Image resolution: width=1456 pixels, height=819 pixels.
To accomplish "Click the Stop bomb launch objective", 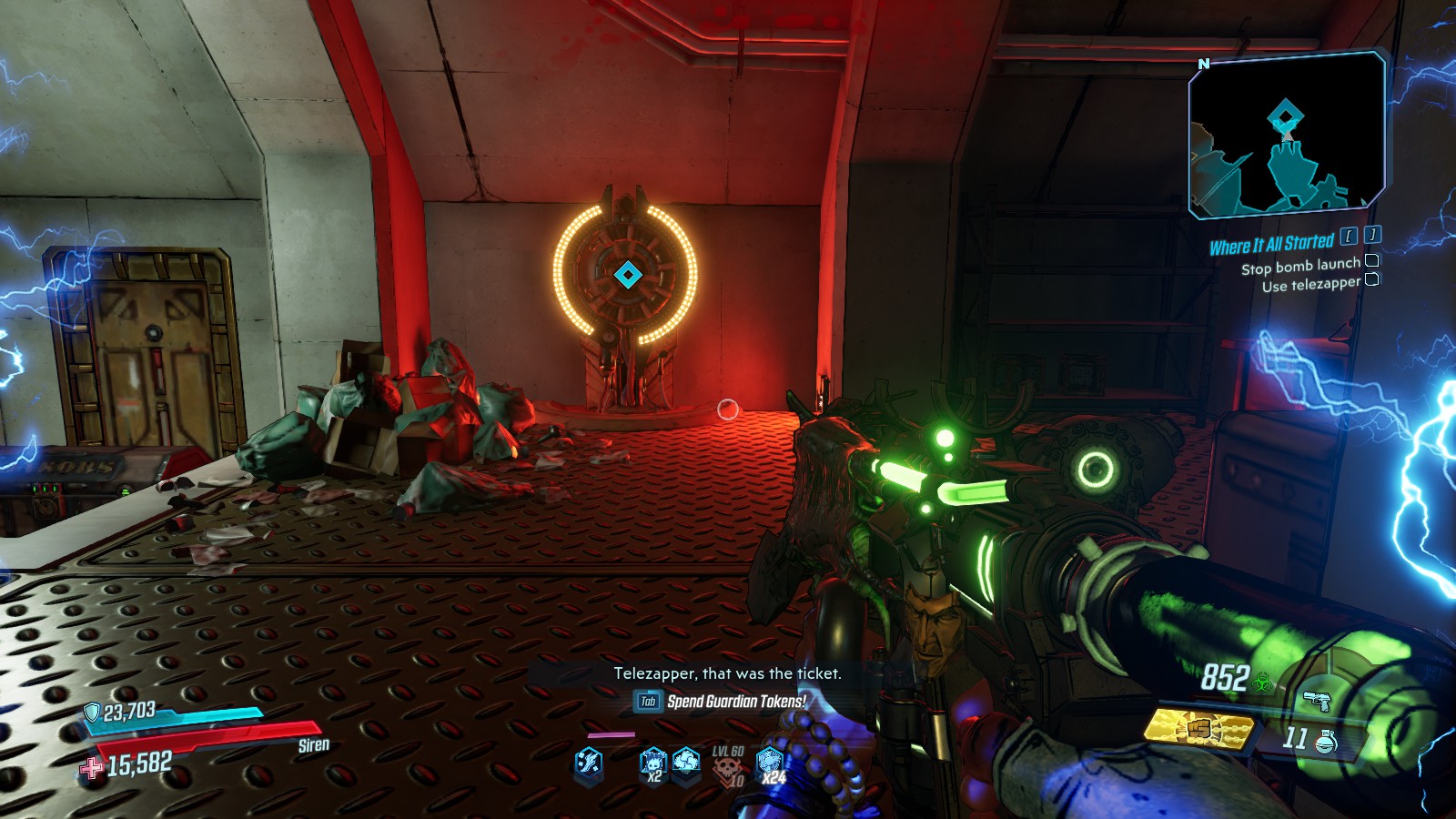I will (x=1300, y=266).
